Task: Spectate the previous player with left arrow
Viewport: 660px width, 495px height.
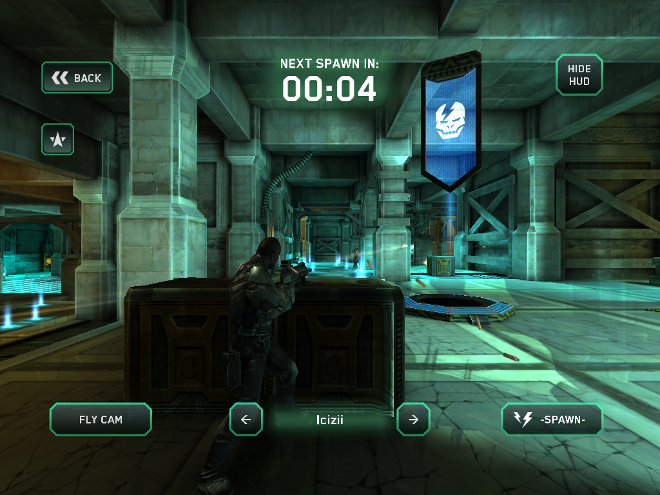Action: point(246,420)
